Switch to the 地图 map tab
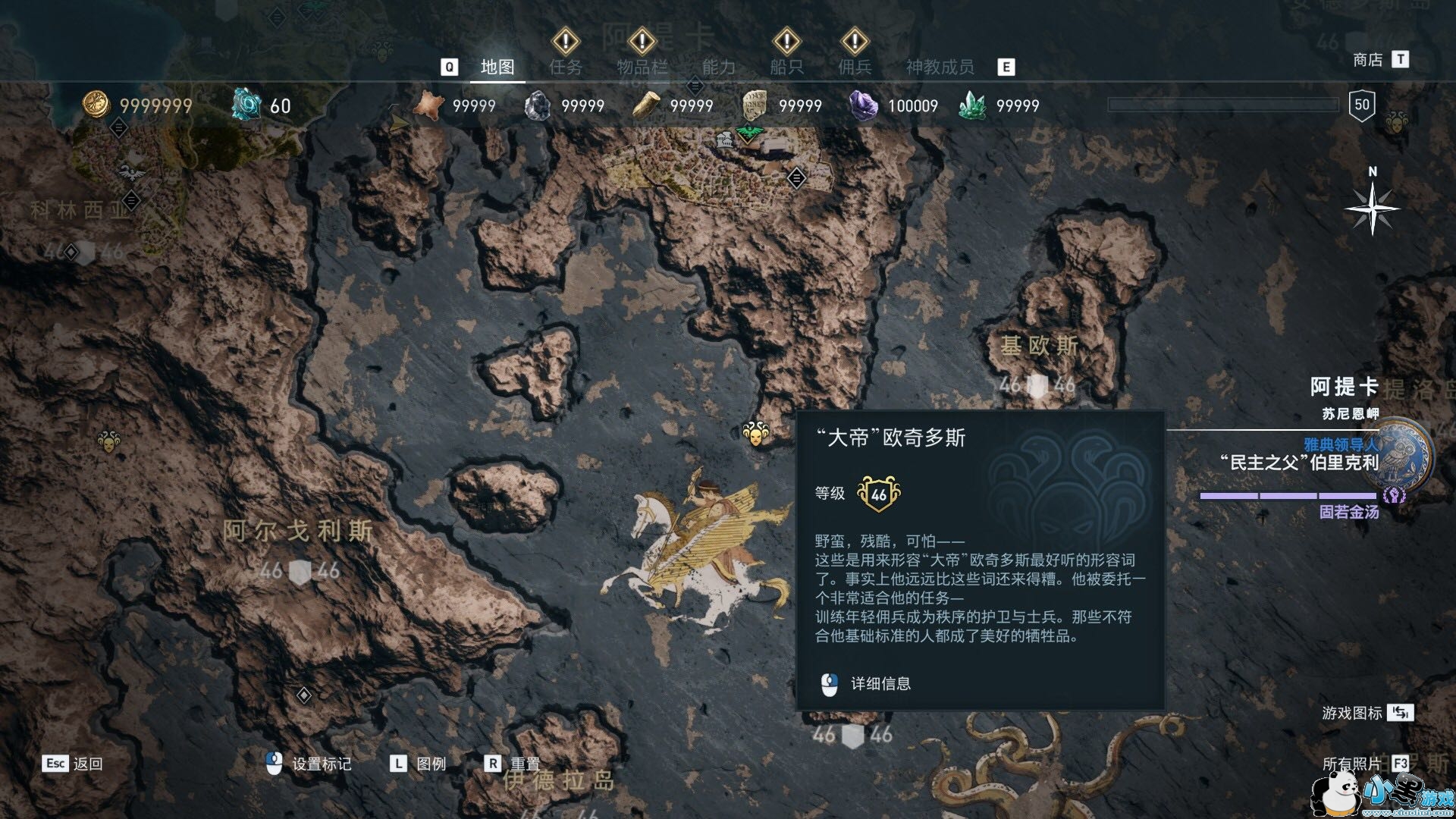 tap(497, 67)
